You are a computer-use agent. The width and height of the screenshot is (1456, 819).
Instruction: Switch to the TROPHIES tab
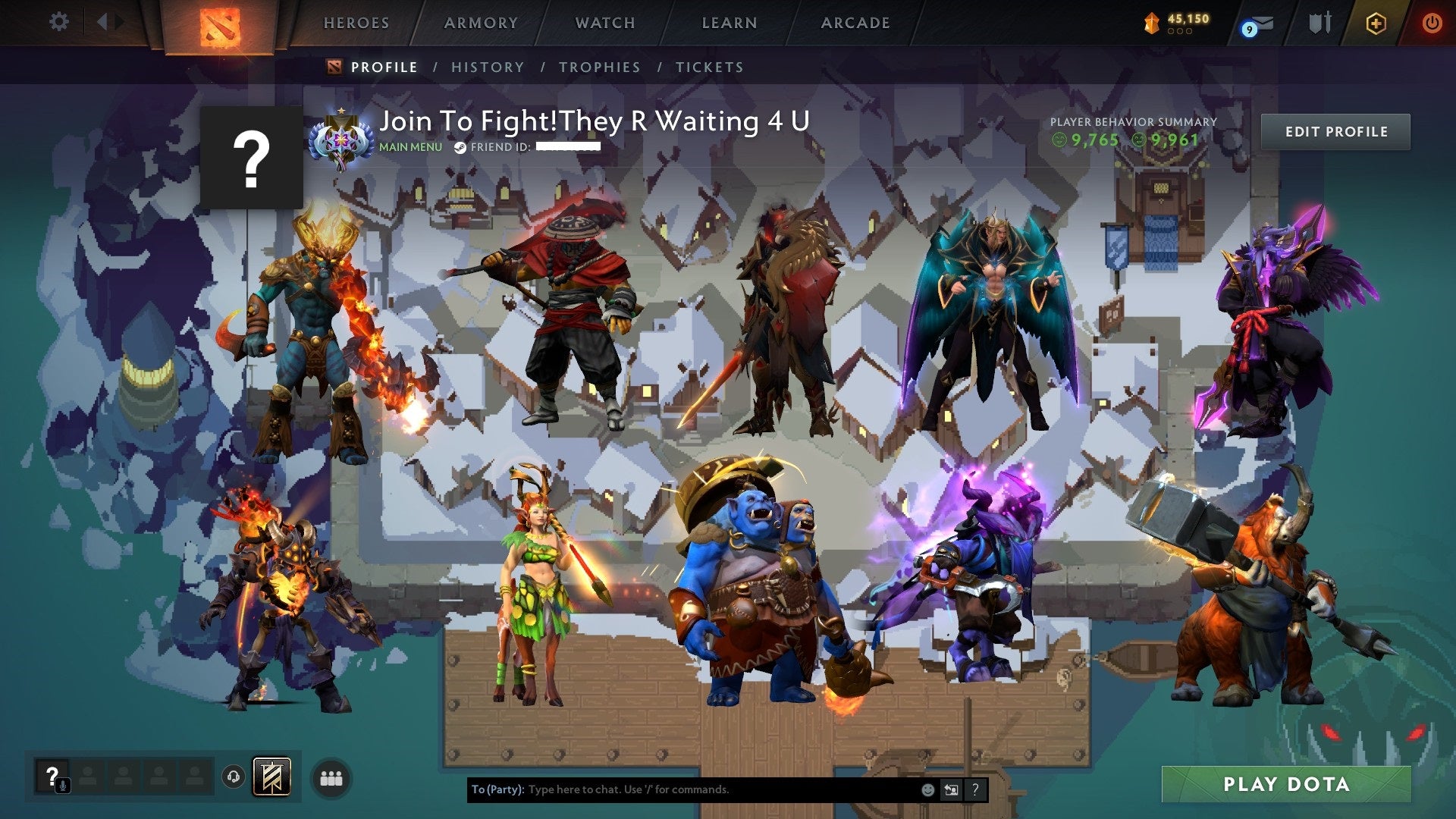598,67
